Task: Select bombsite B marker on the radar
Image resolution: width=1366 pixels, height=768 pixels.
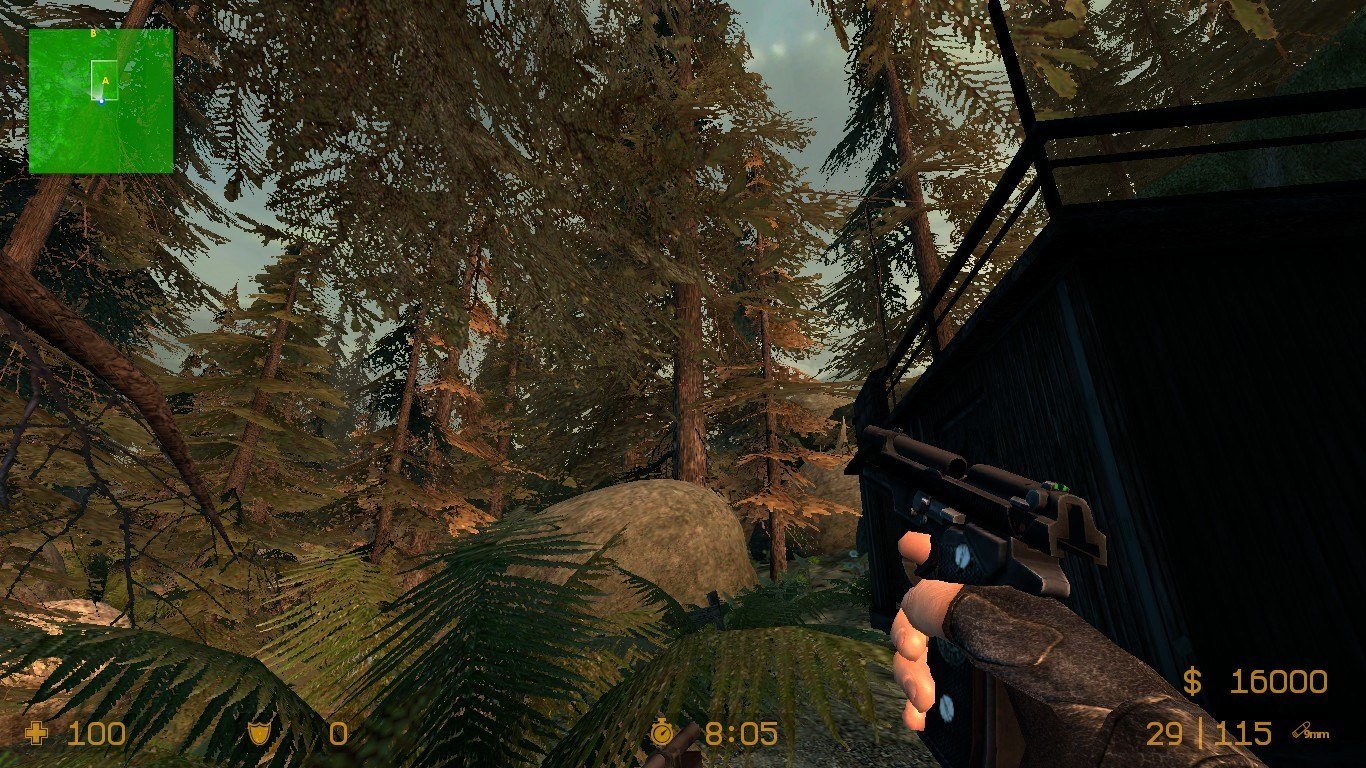Action: (93, 33)
